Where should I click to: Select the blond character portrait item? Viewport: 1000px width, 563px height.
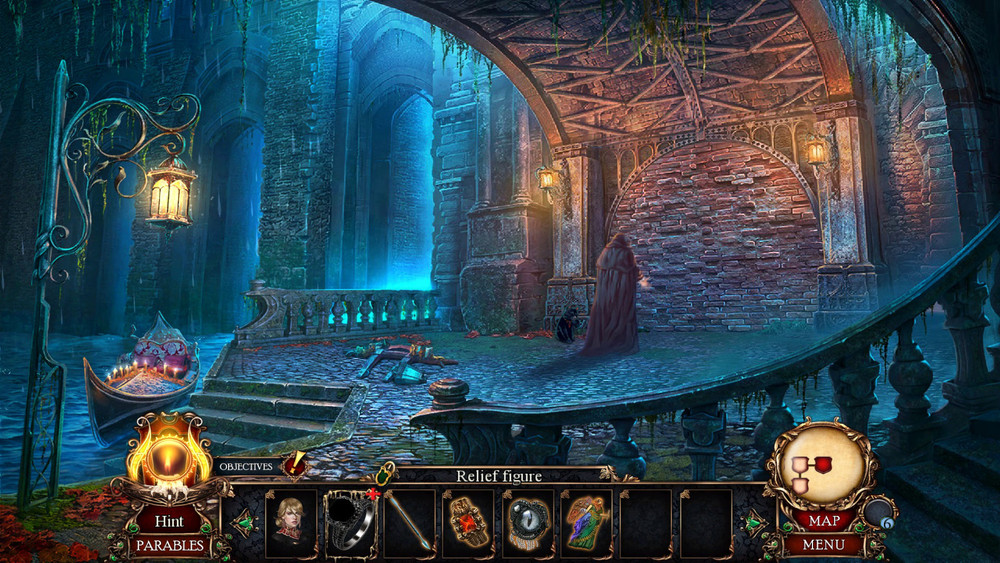tap(291, 523)
